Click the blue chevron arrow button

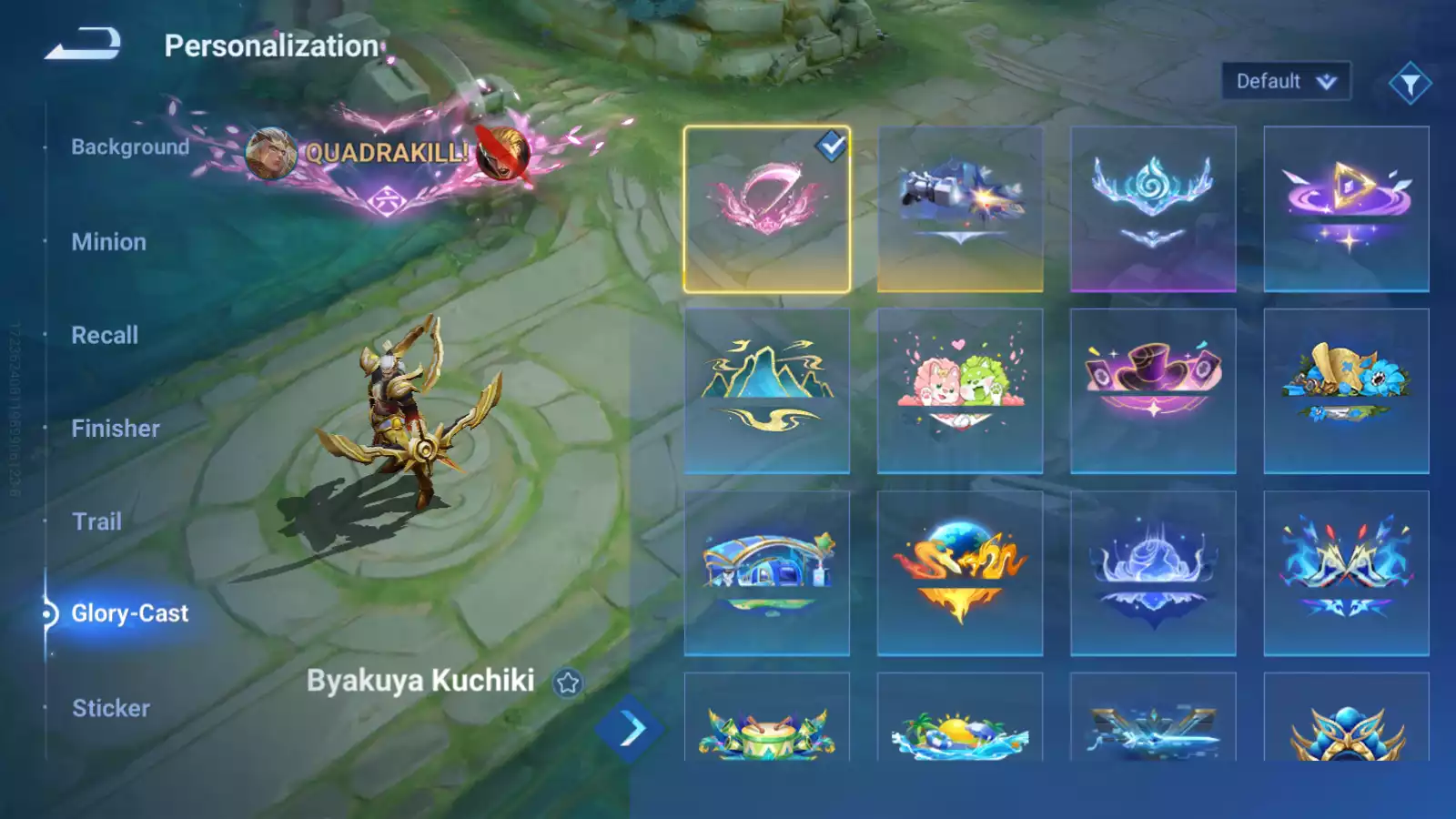tap(631, 728)
